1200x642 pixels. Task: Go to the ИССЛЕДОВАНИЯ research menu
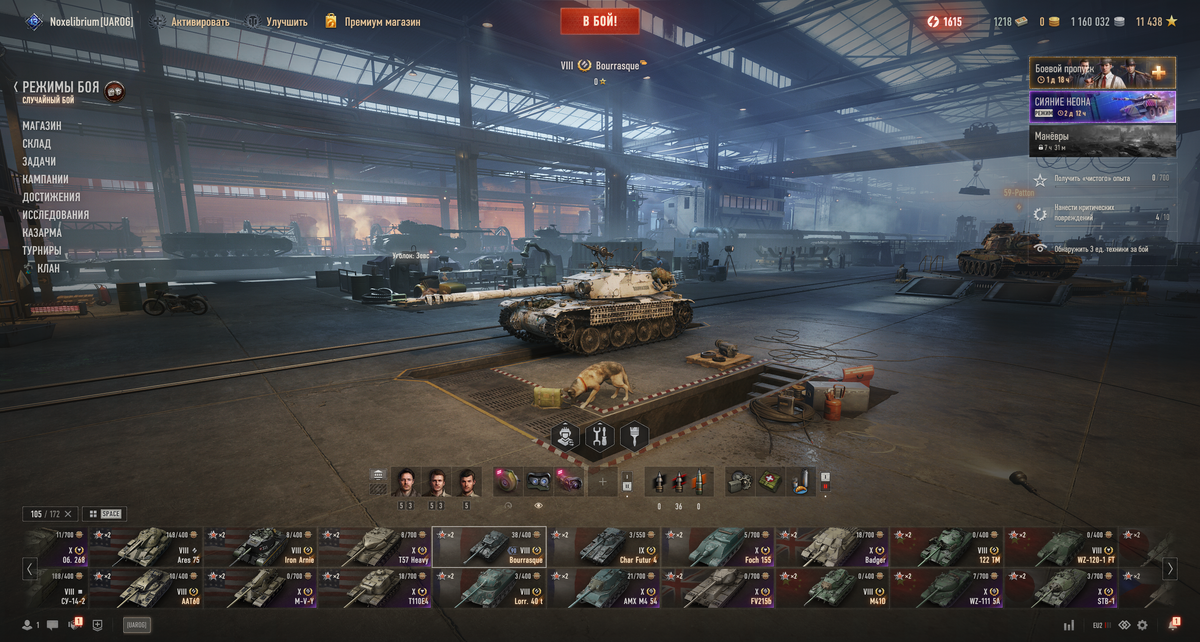coord(56,215)
